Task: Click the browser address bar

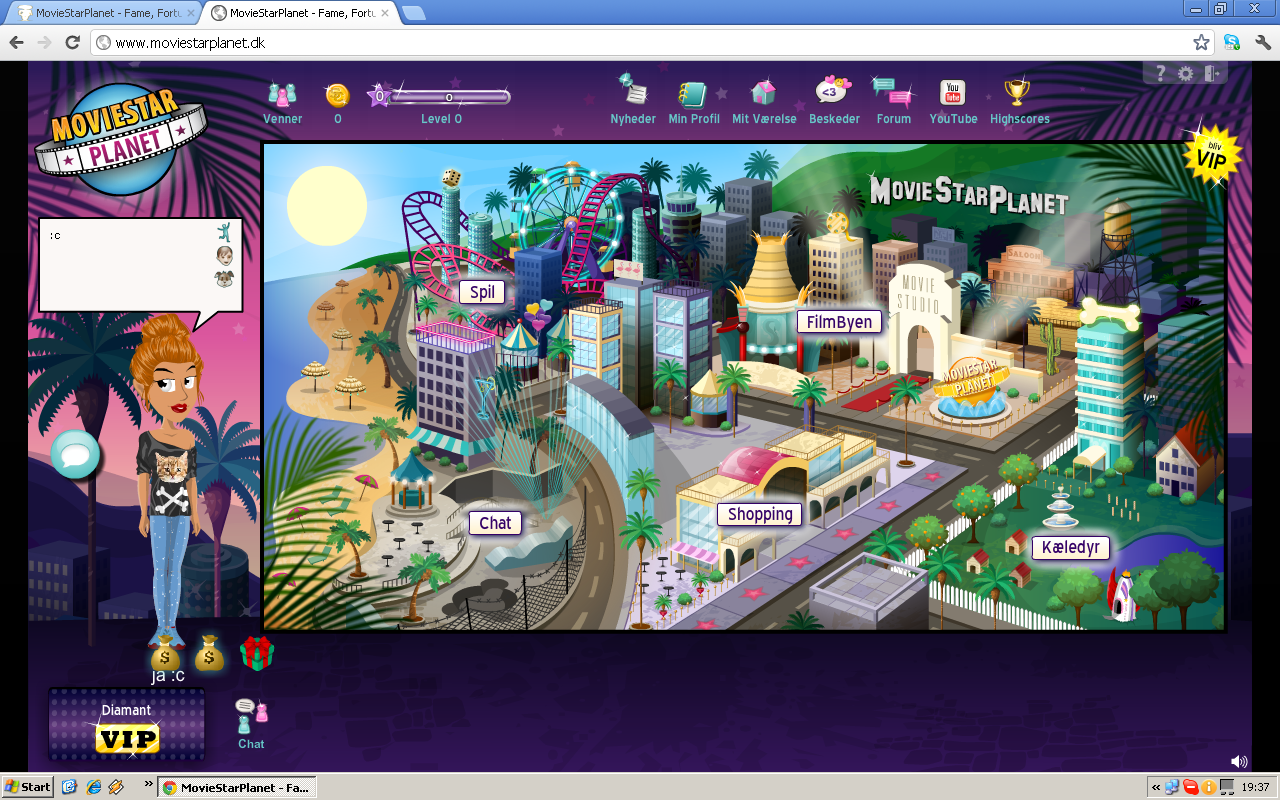Action: (400, 44)
